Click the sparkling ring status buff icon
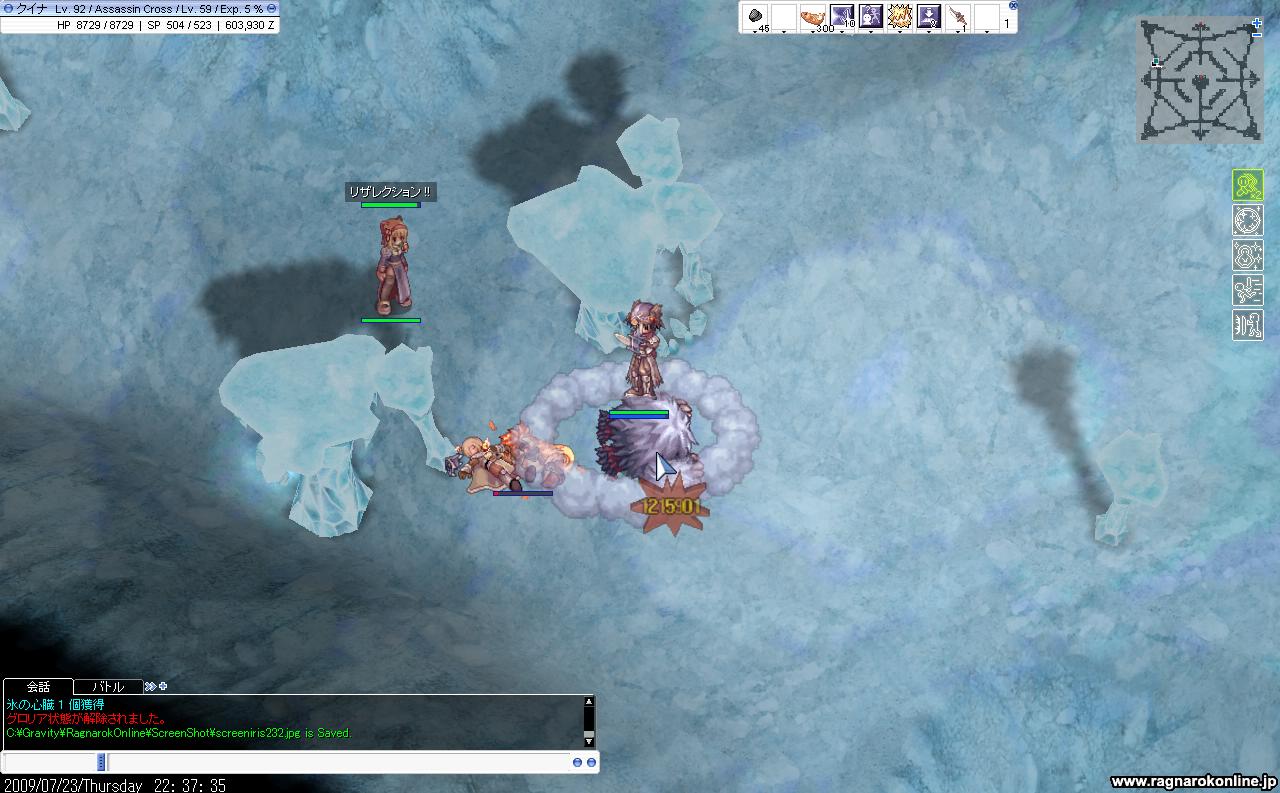This screenshot has width=1280, height=793. click(x=1248, y=220)
